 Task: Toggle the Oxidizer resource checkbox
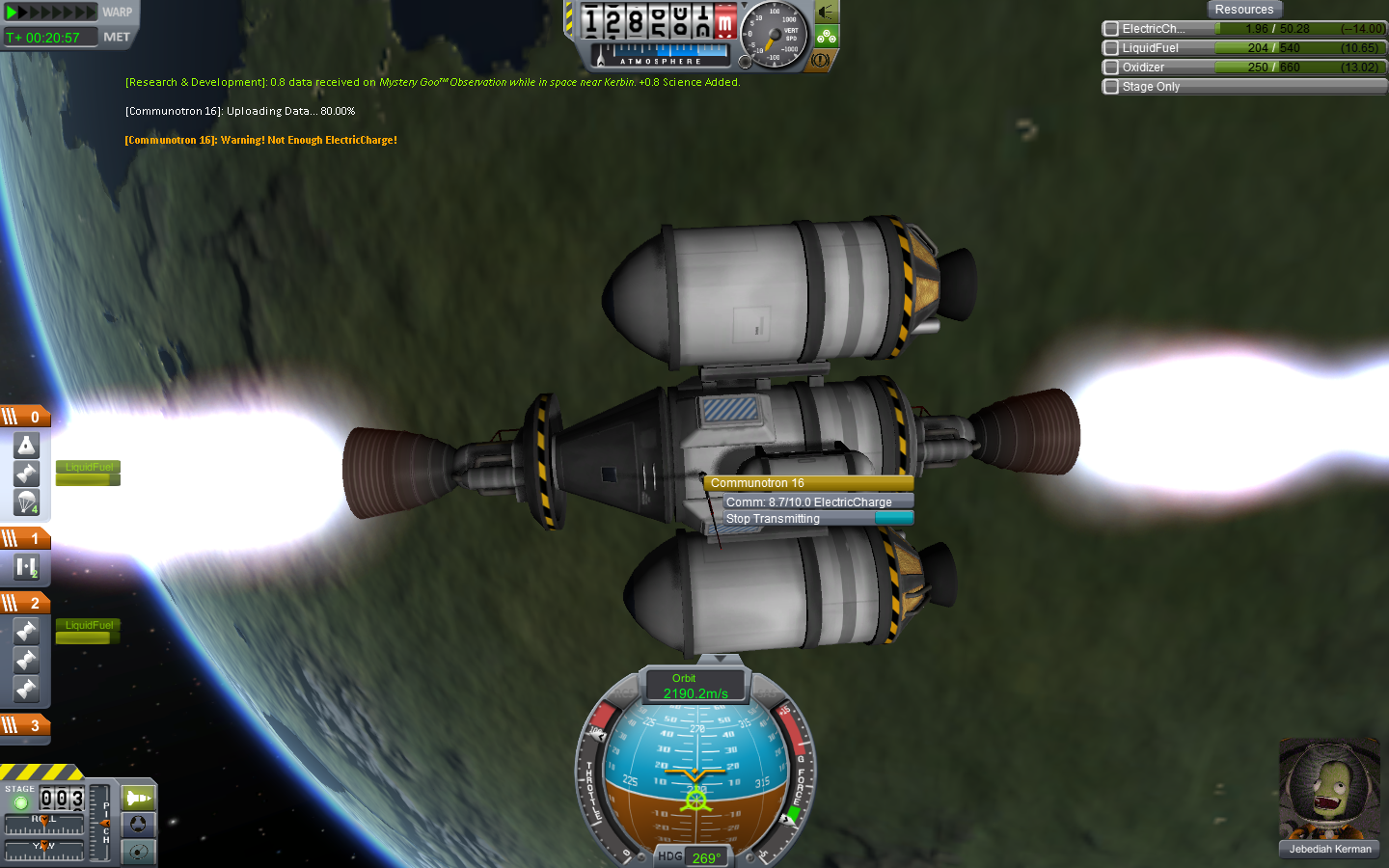click(x=1111, y=68)
